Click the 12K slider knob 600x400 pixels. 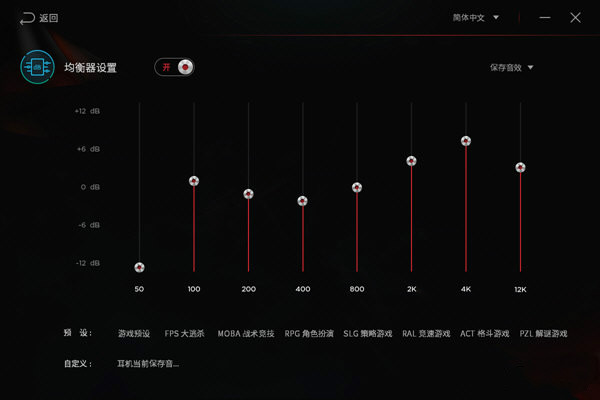click(x=520, y=167)
